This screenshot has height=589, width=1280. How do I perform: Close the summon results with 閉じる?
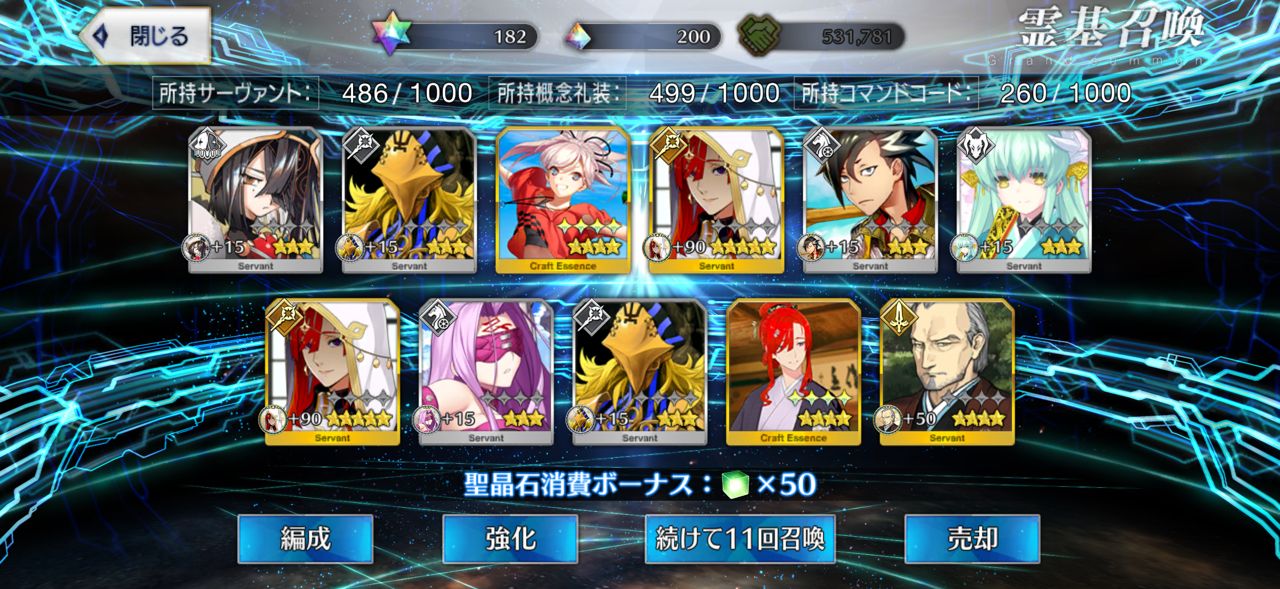[x=145, y=36]
